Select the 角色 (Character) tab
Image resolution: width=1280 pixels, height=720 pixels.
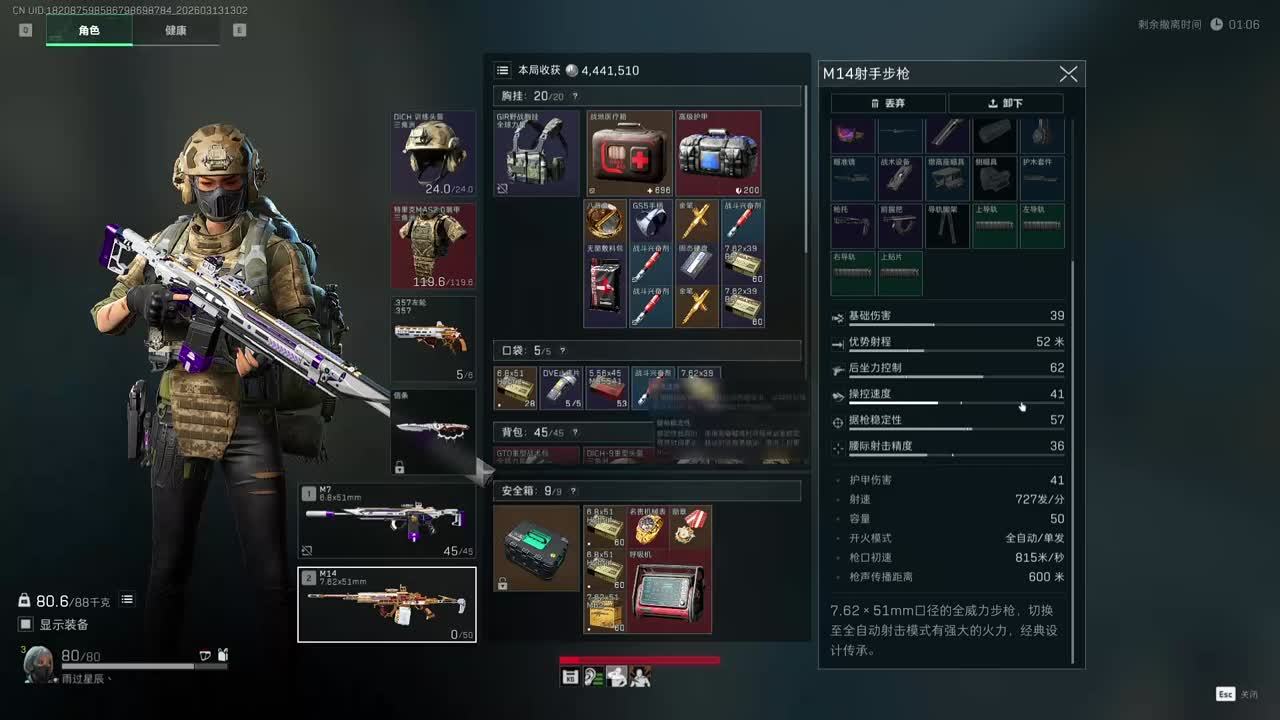89,30
